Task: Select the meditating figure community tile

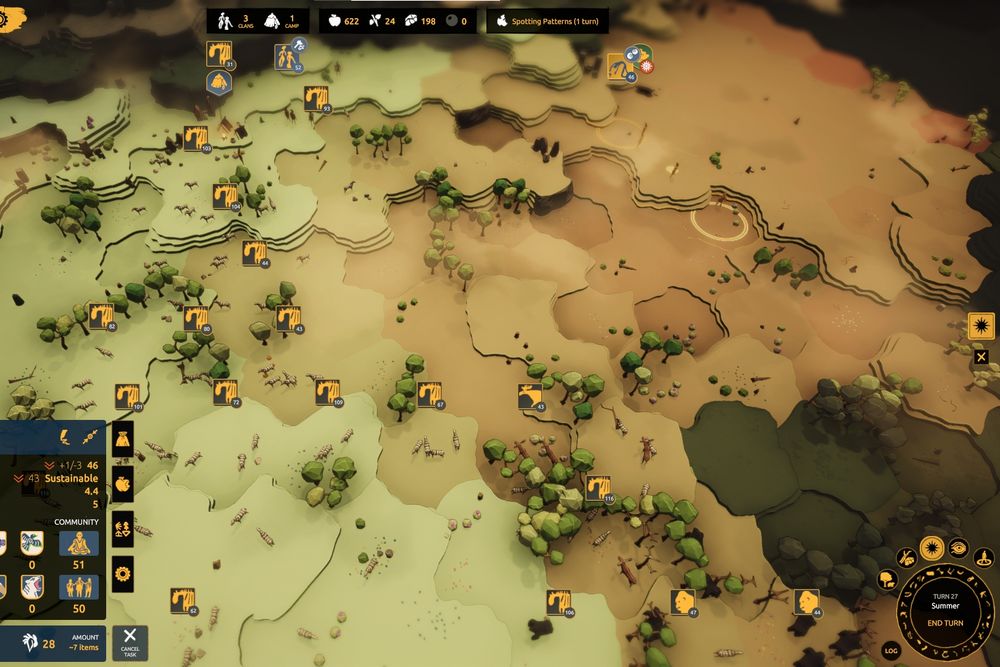Action: pos(78,543)
